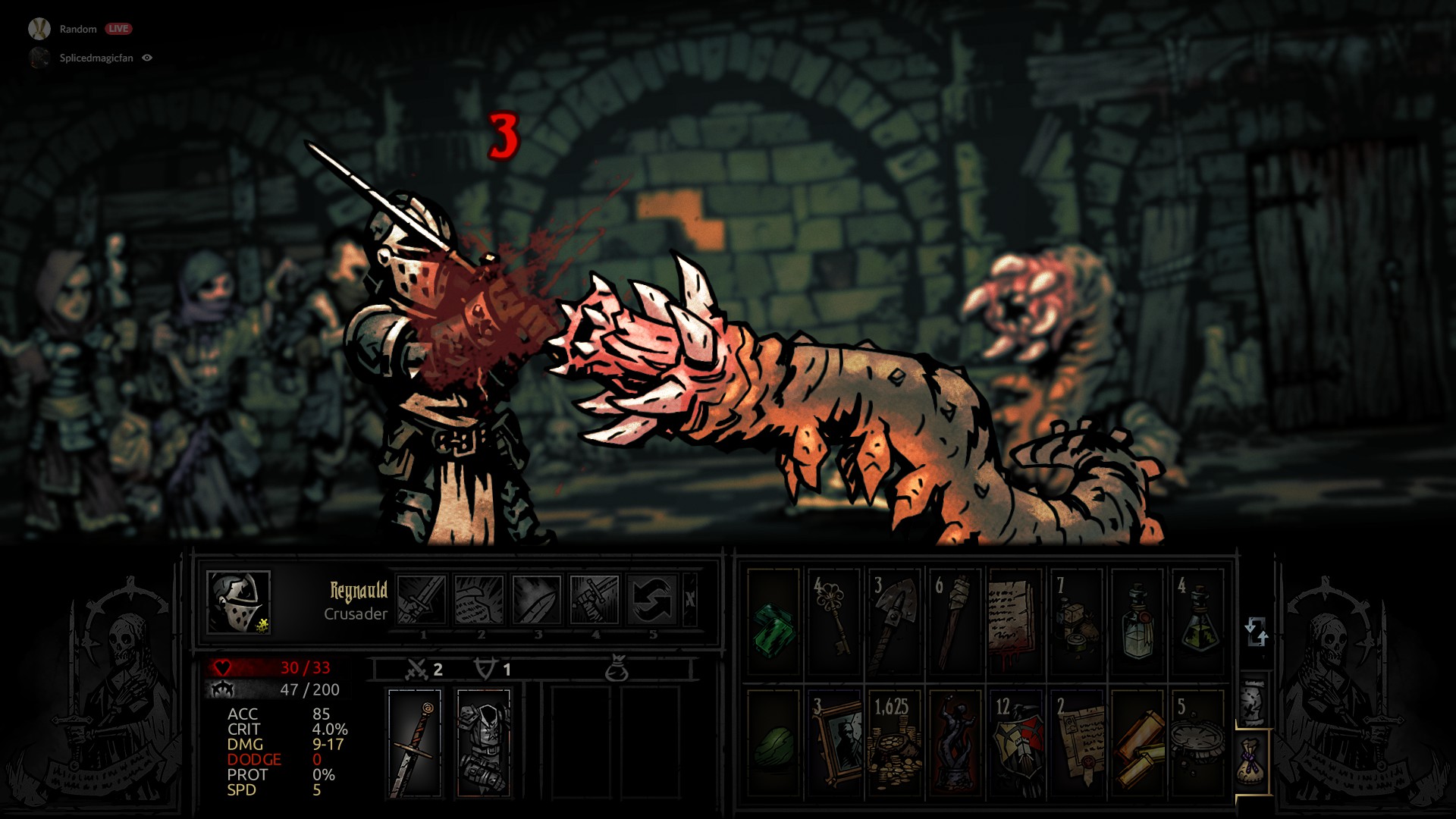Activate the blade skill in slot 3

[537, 600]
